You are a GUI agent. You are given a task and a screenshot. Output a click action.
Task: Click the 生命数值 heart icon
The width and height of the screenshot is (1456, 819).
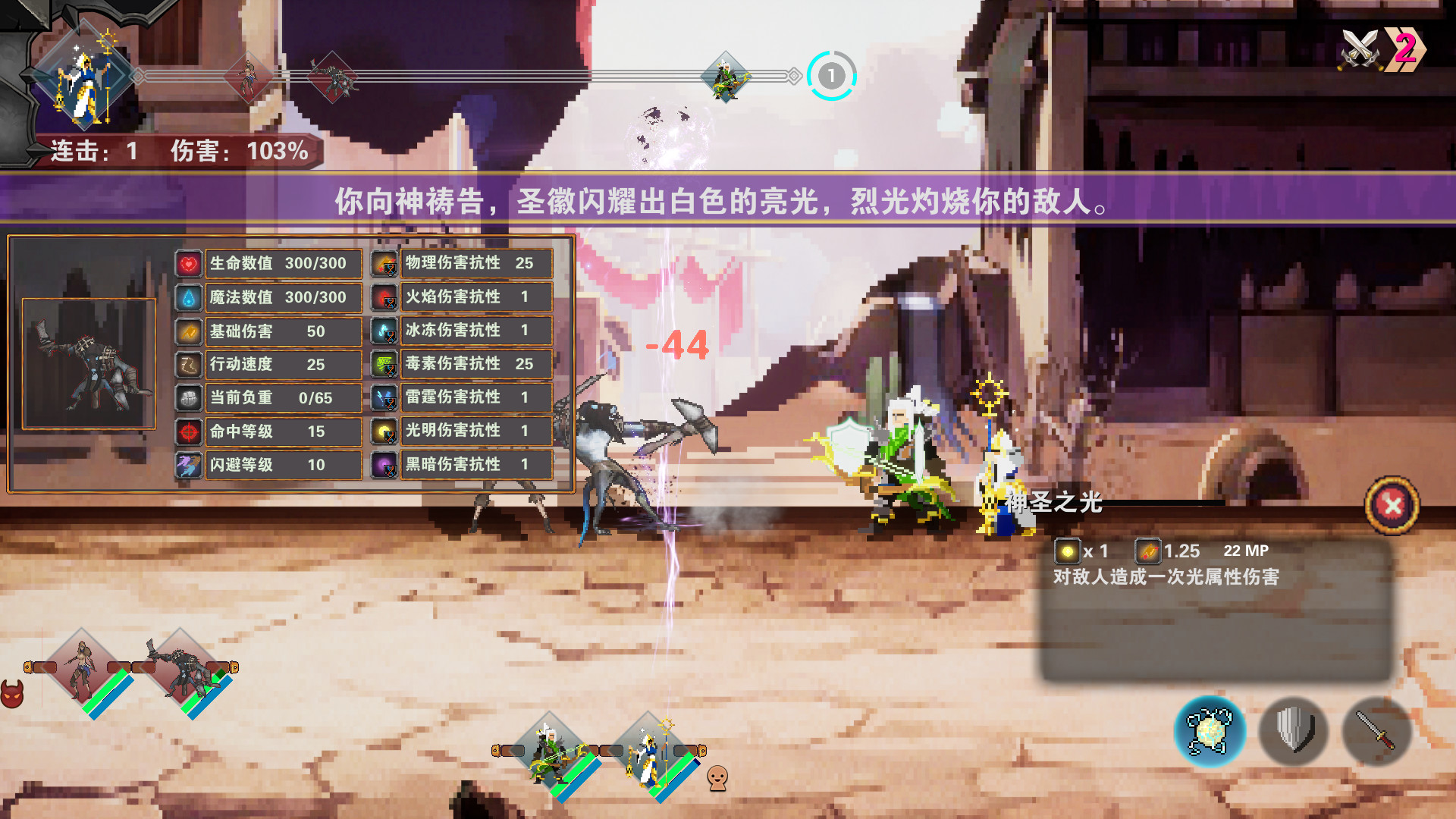point(187,264)
